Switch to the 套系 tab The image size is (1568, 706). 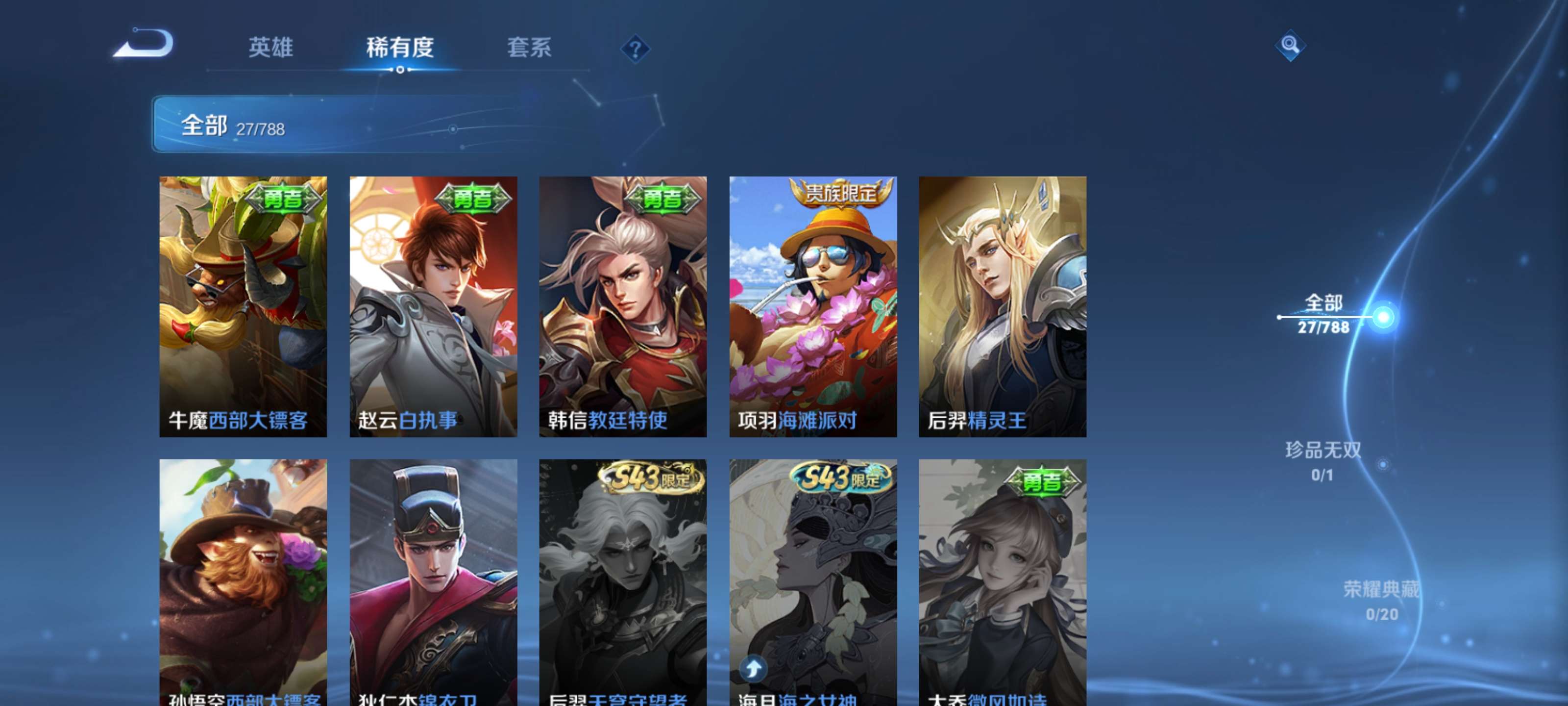[529, 49]
